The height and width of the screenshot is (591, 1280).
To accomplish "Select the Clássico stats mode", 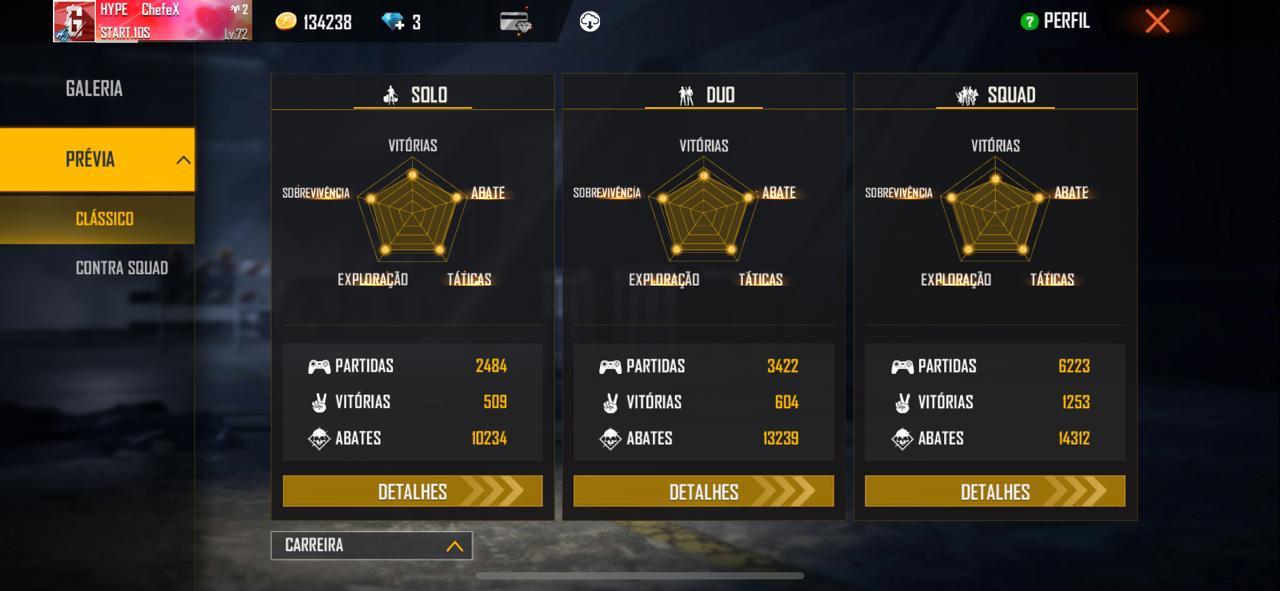I will point(104,219).
